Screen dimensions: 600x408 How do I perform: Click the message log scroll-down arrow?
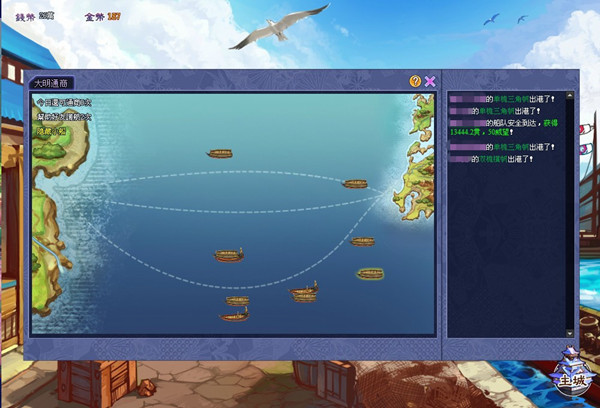pyautogui.click(x=570, y=333)
